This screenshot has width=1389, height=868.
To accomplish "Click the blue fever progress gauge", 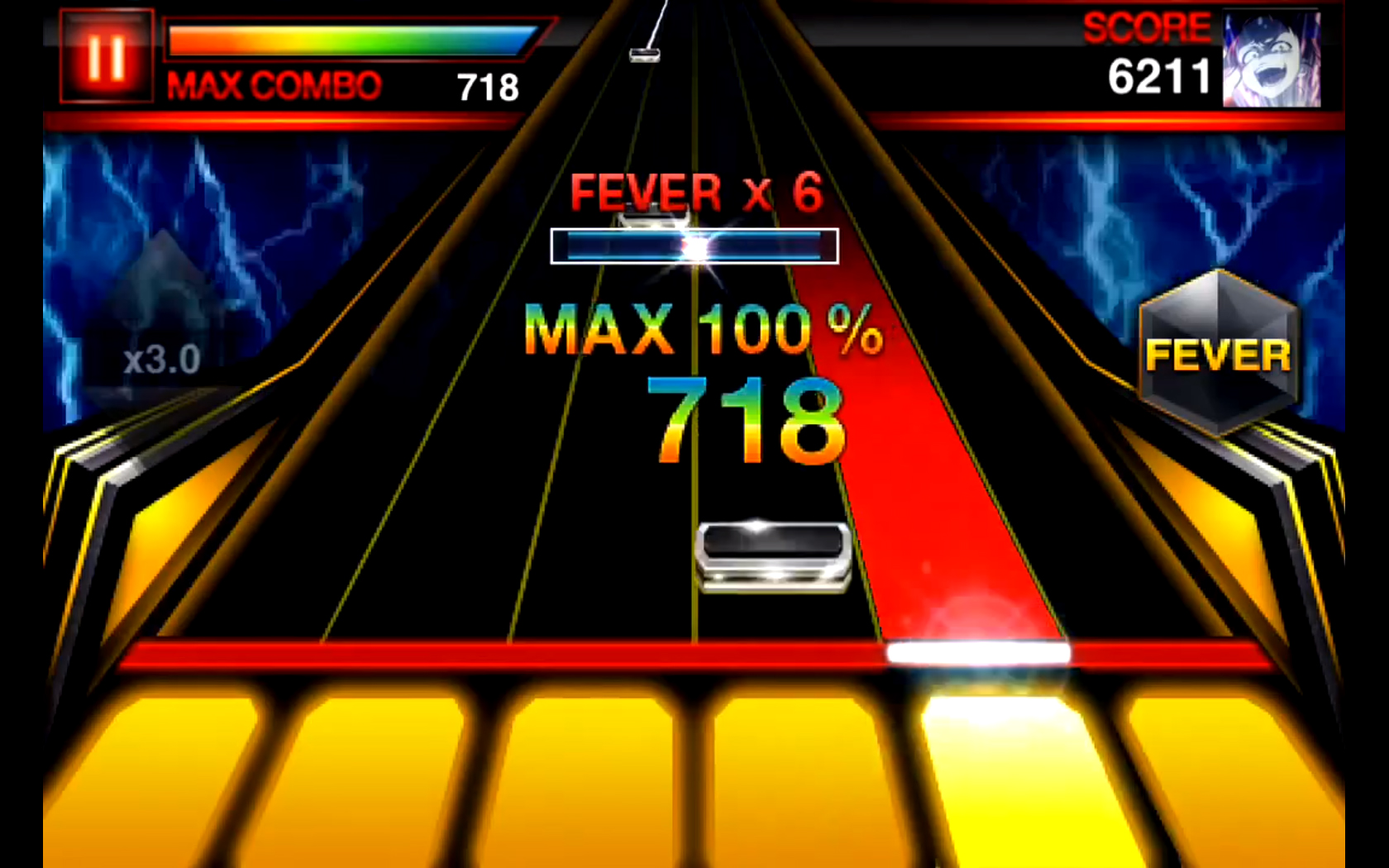I will click(x=694, y=246).
